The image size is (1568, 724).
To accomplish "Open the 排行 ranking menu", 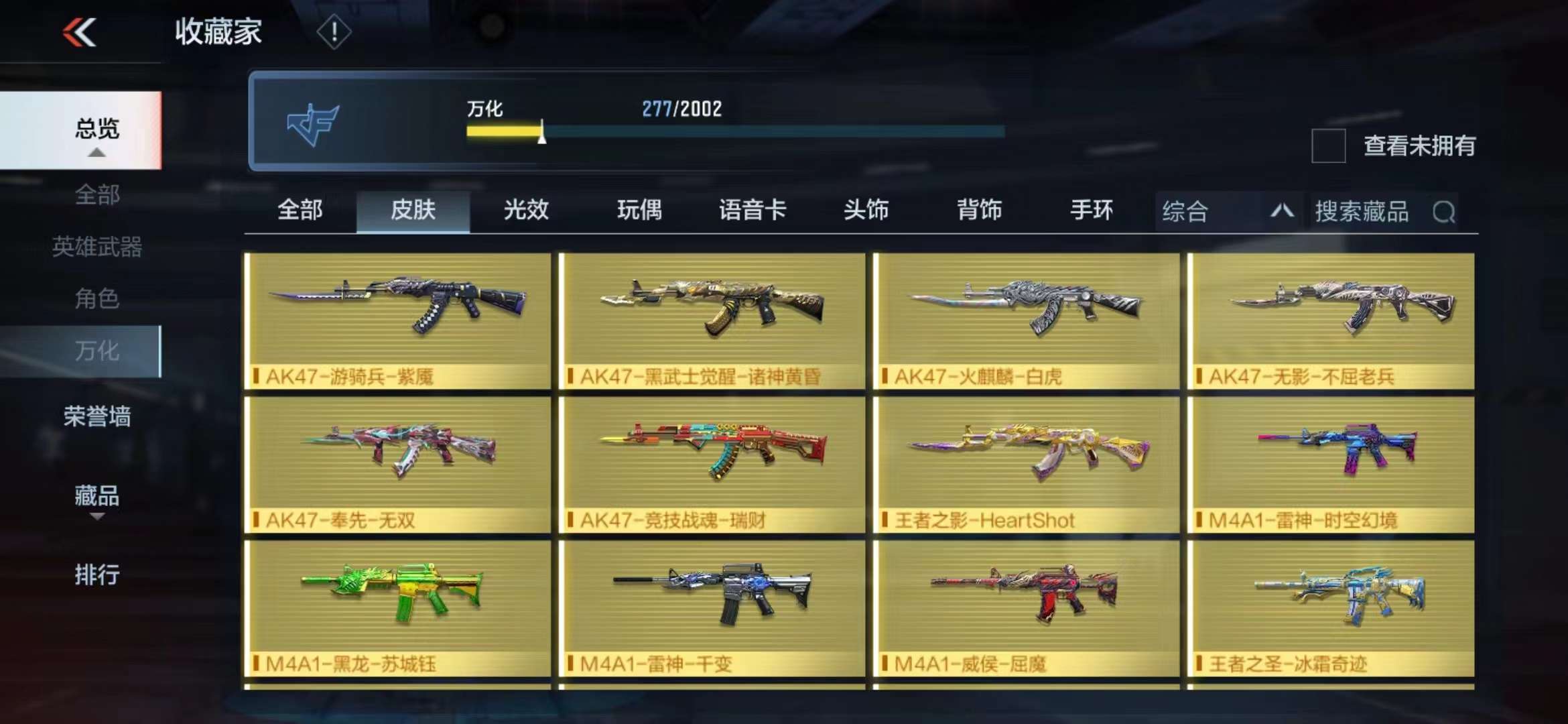I will (x=97, y=575).
